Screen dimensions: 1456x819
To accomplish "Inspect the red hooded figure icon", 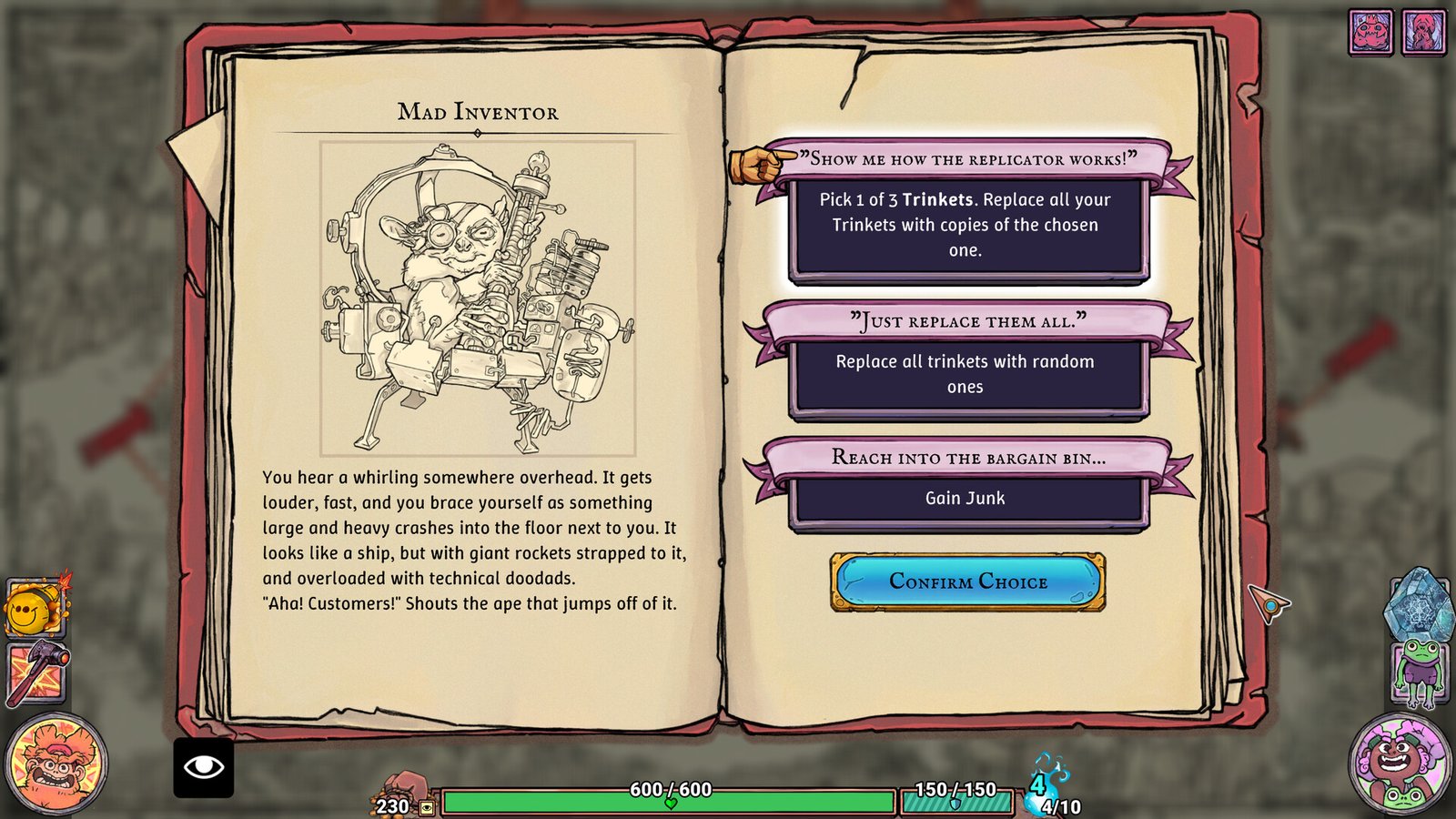I will click(1424, 33).
